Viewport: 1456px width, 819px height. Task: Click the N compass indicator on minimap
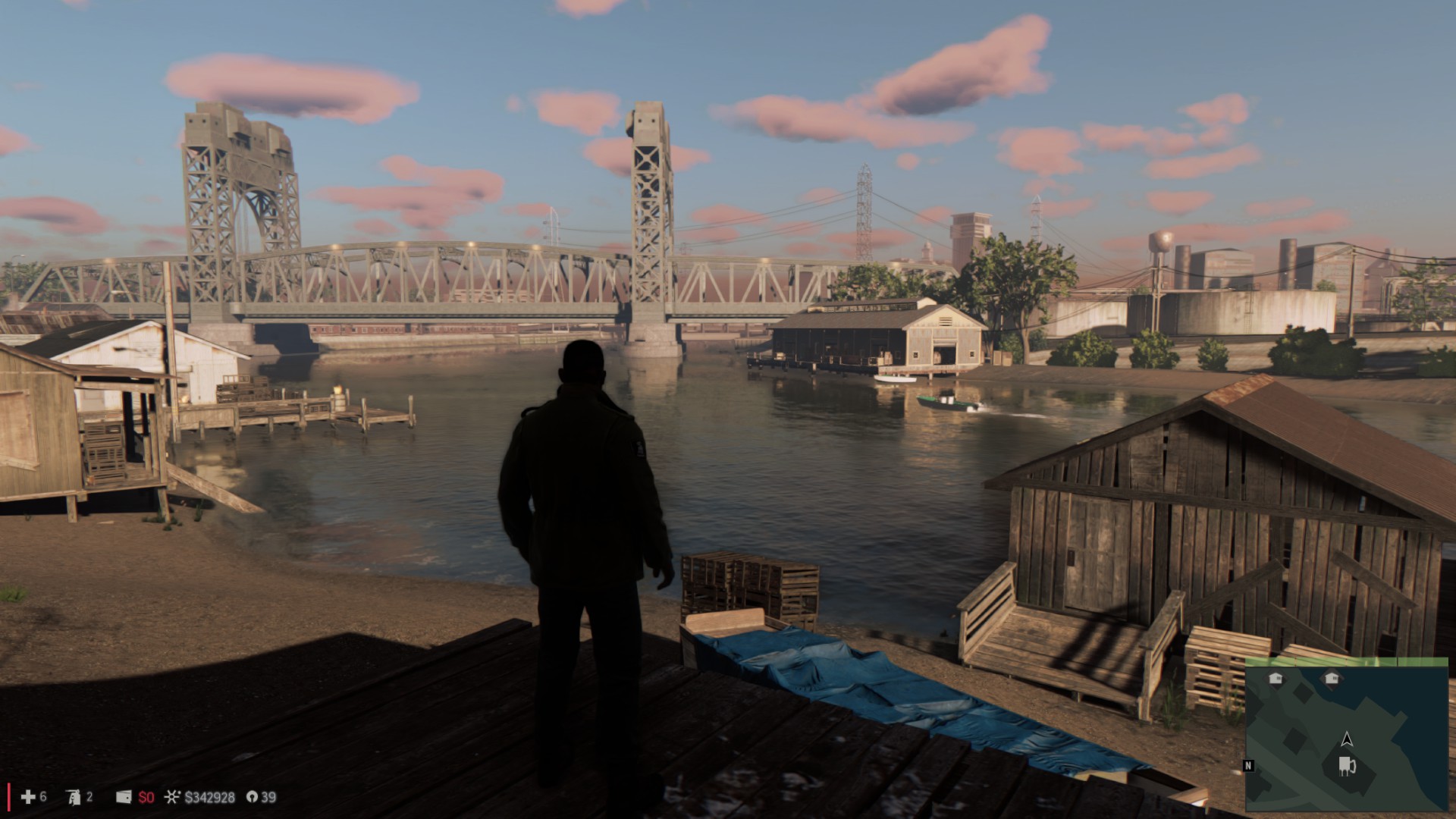pyautogui.click(x=1249, y=766)
